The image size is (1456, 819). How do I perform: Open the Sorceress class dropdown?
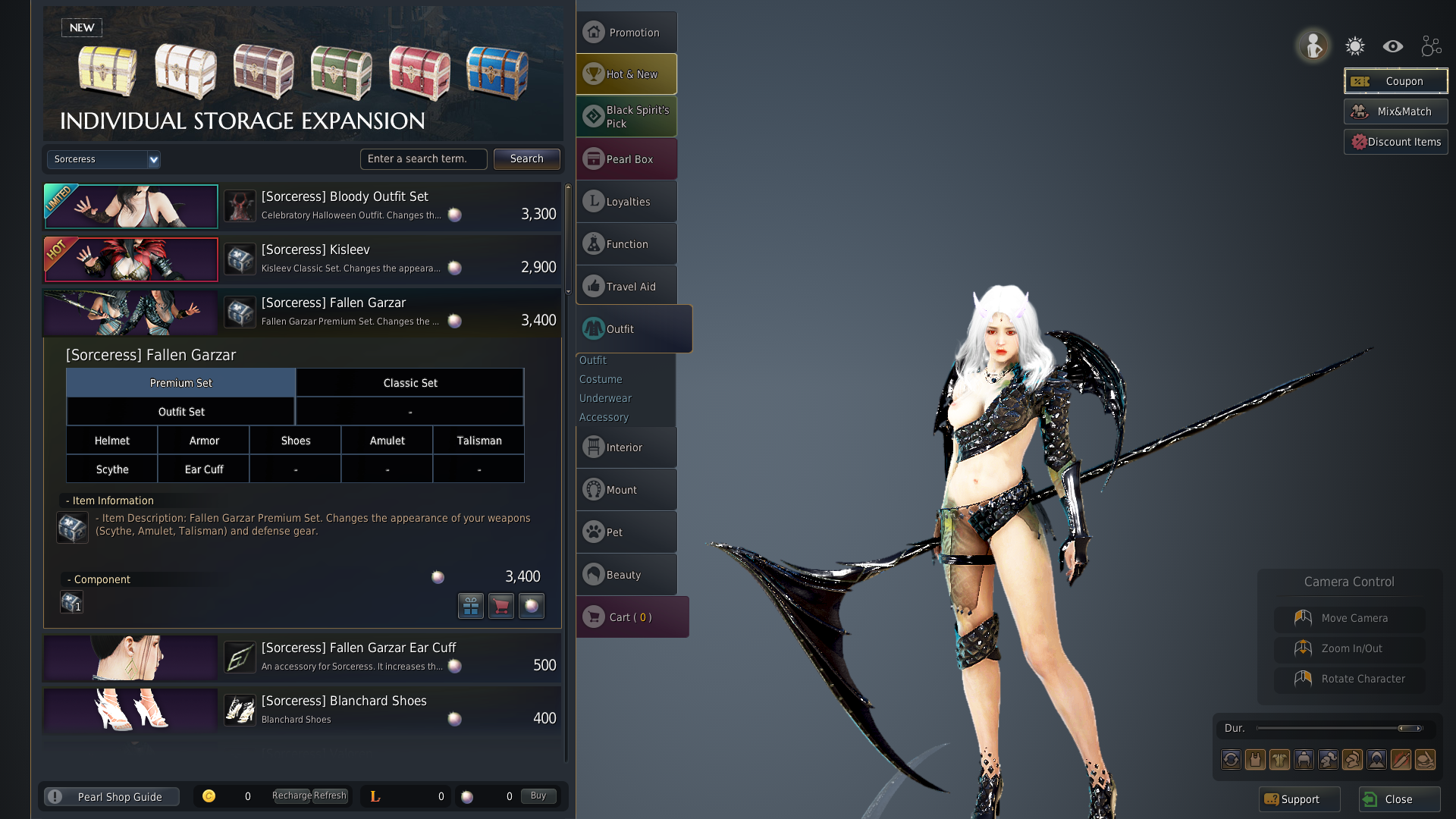point(104,159)
